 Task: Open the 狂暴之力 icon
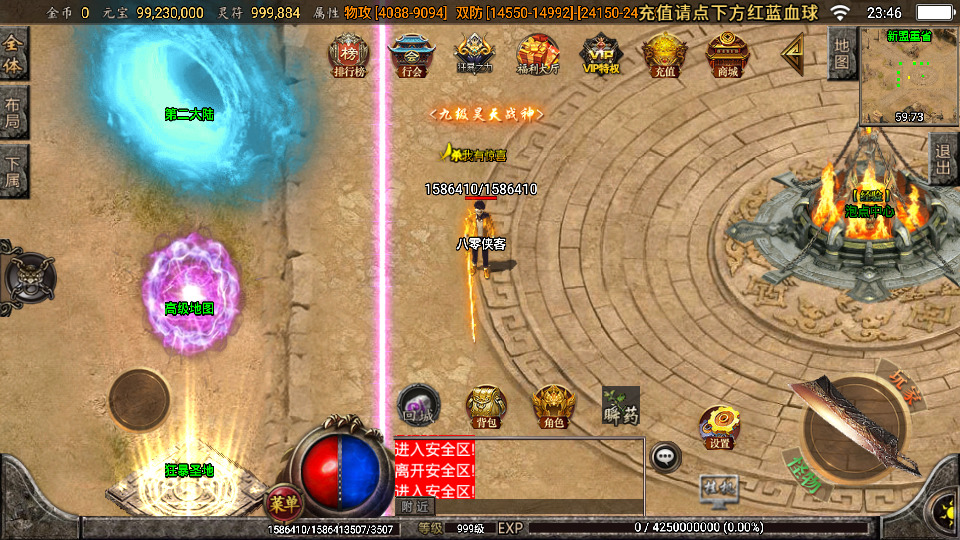pos(473,56)
